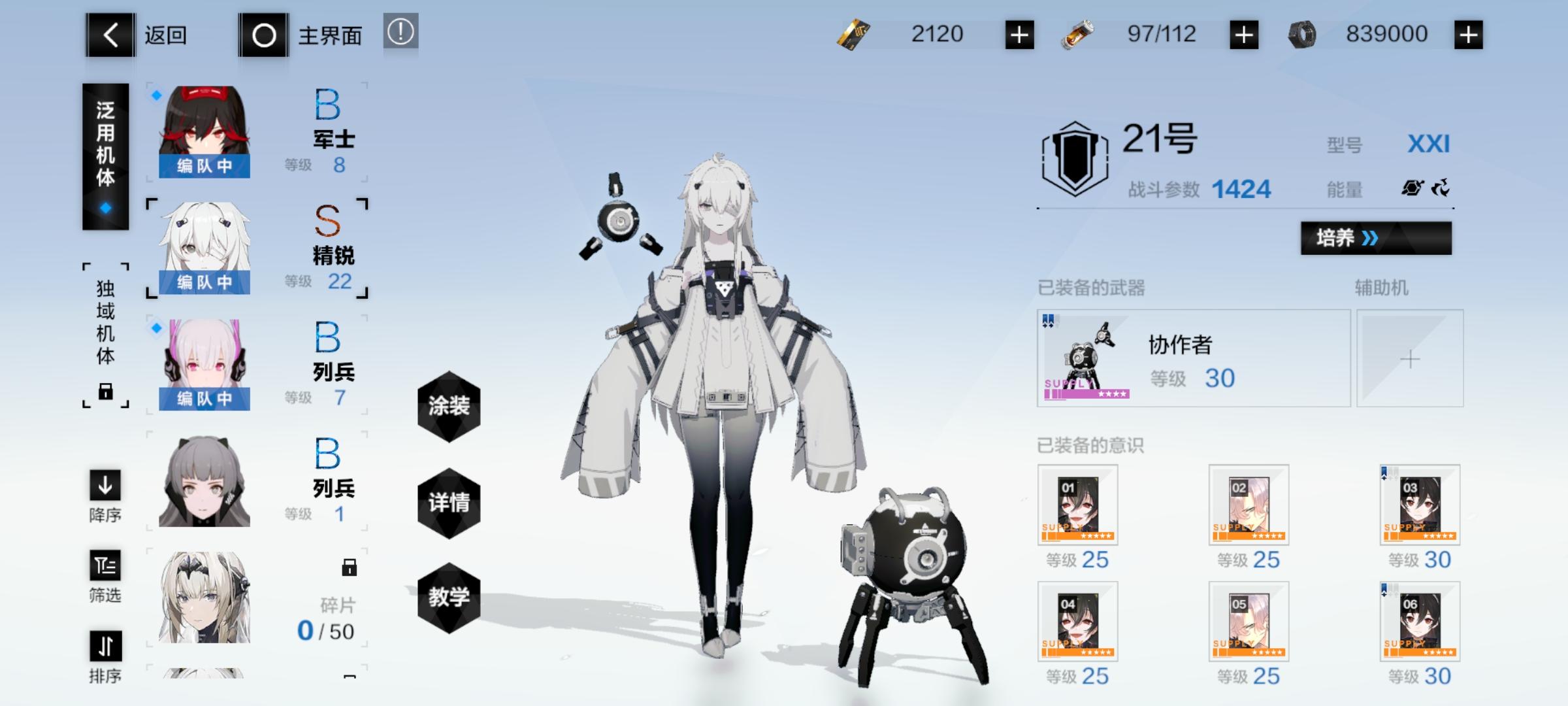Open the tutorial (教学) screen
The image size is (1568, 706).
(448, 596)
